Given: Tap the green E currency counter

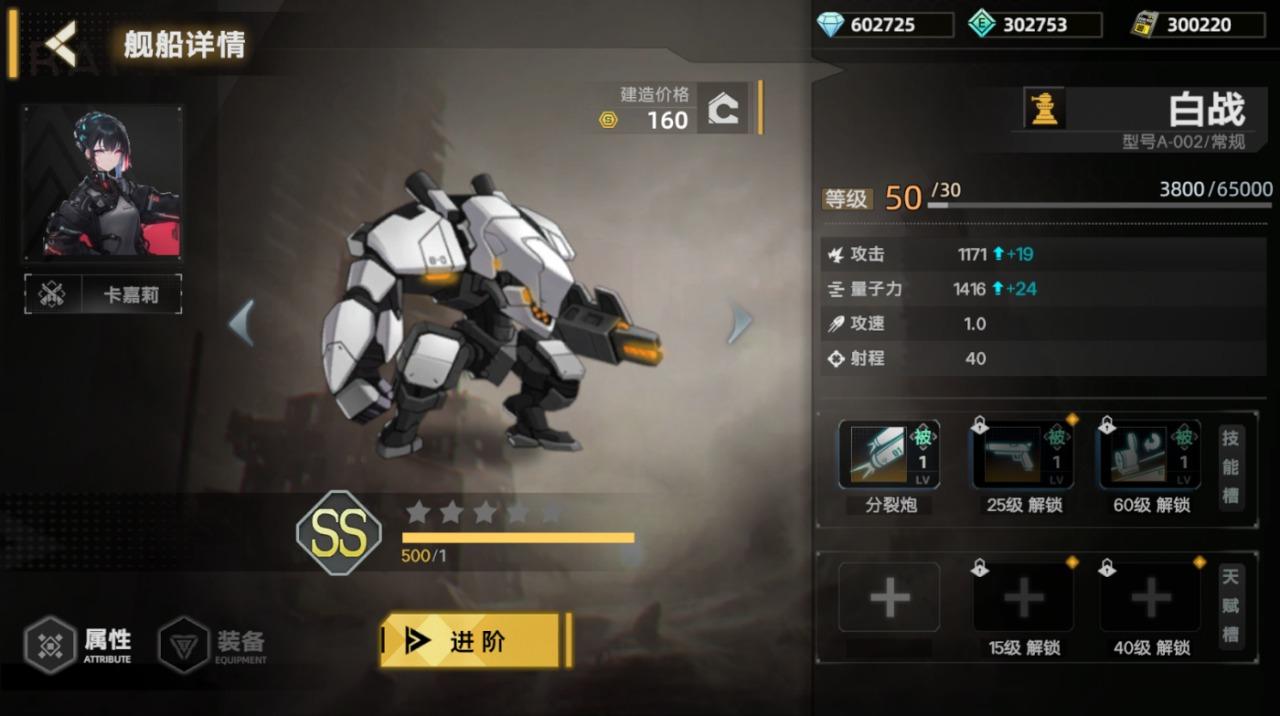Looking at the screenshot, I should [1034, 25].
